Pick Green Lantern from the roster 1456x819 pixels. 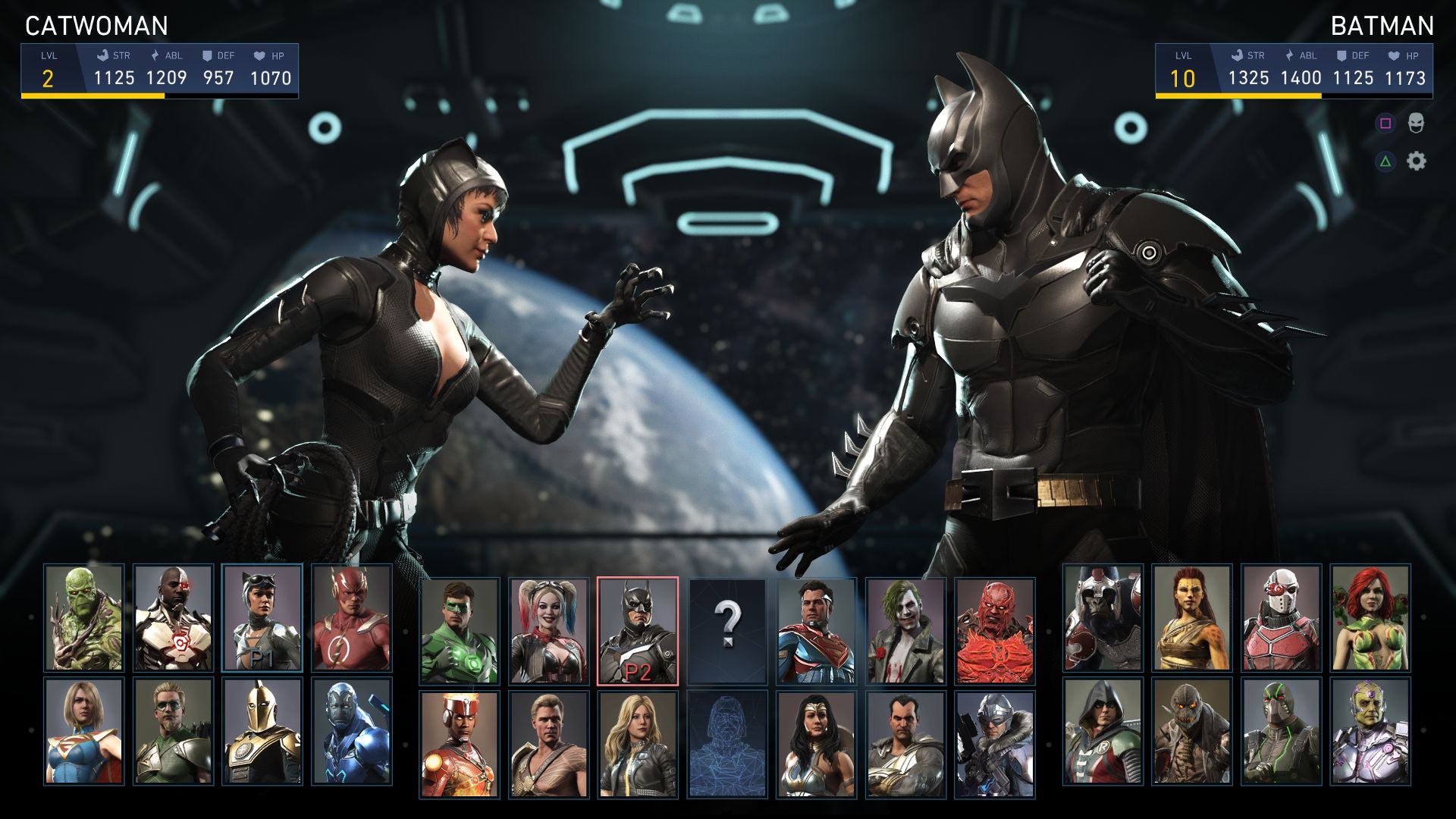pos(460,631)
